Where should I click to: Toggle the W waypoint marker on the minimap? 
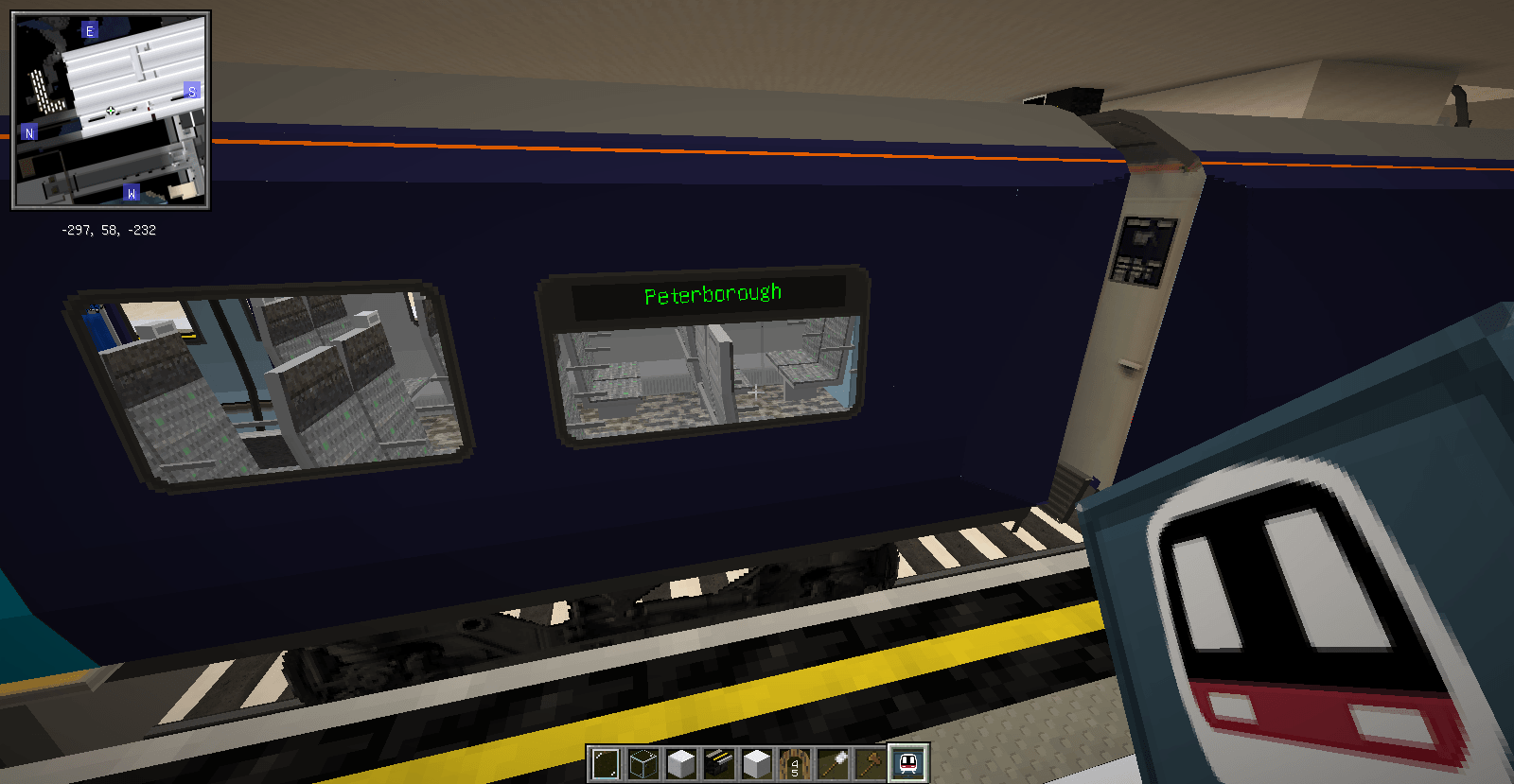(x=131, y=192)
